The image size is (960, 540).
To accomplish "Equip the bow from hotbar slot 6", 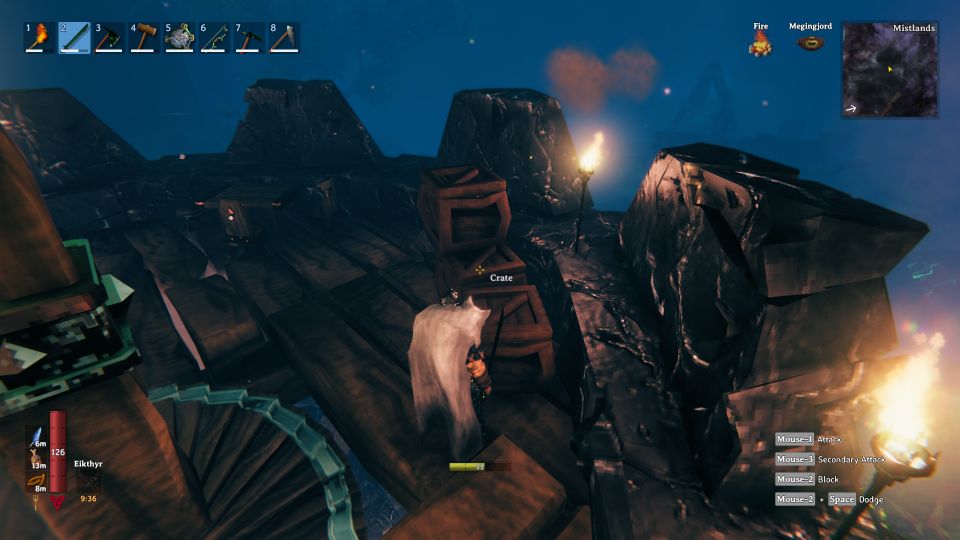I will [x=215, y=38].
